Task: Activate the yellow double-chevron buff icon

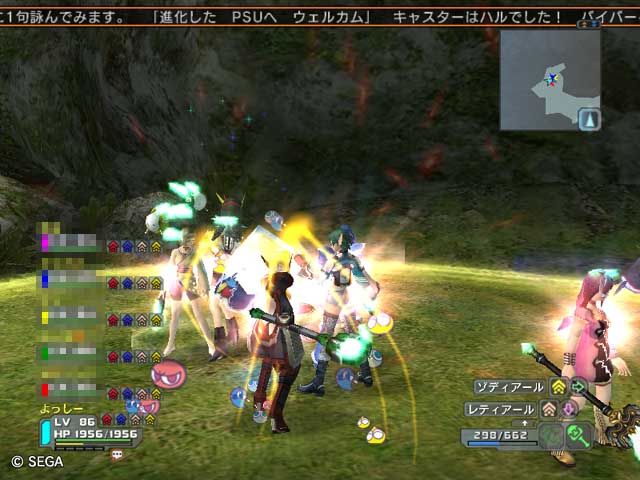Action: (x=558, y=387)
